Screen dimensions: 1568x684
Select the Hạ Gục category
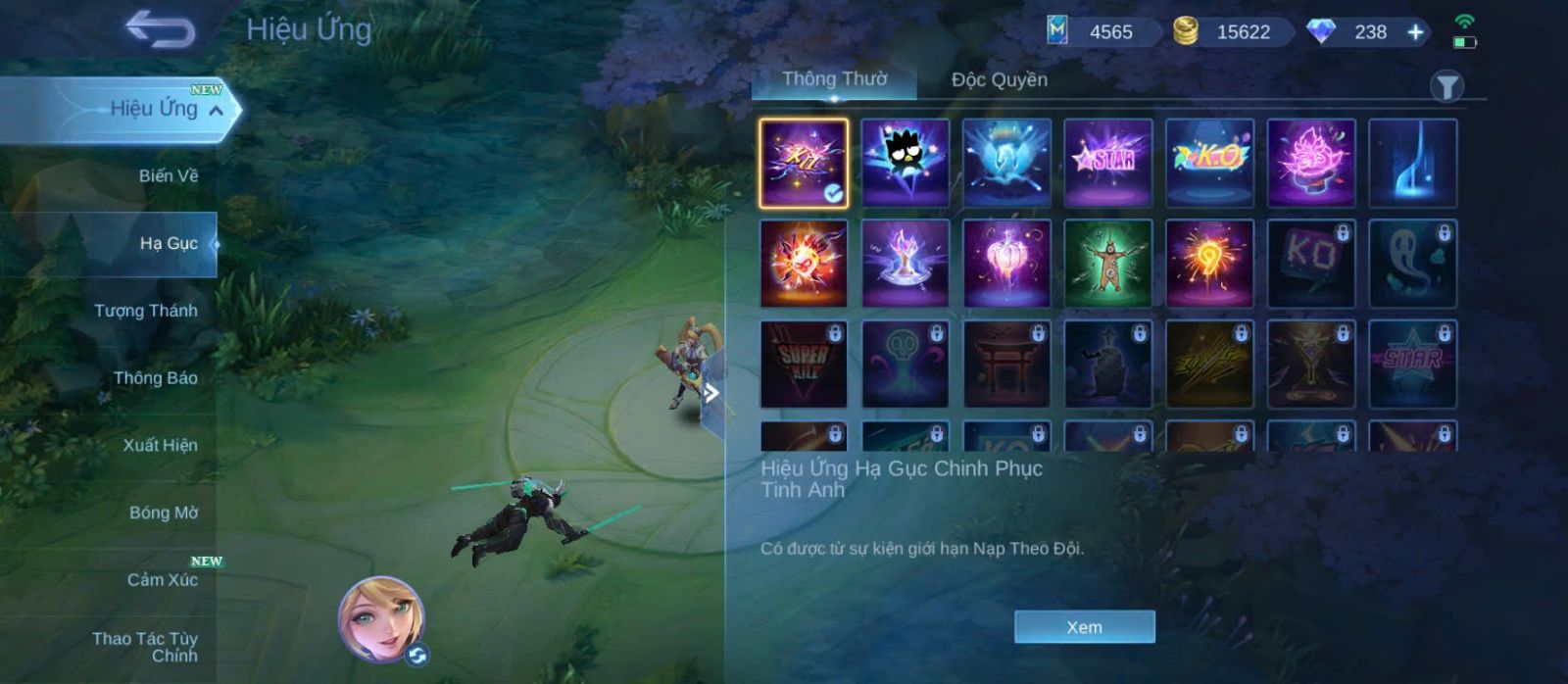[x=168, y=243]
